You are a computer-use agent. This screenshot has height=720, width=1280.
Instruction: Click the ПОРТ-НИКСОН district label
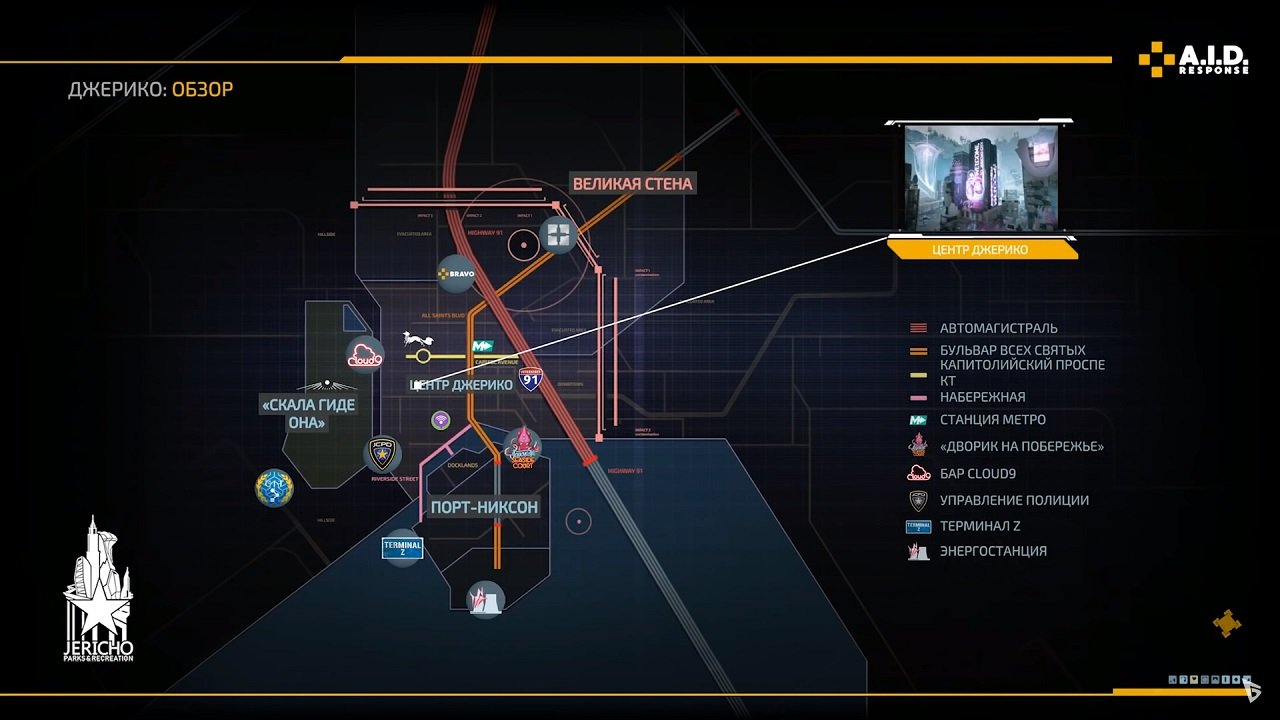coord(484,507)
